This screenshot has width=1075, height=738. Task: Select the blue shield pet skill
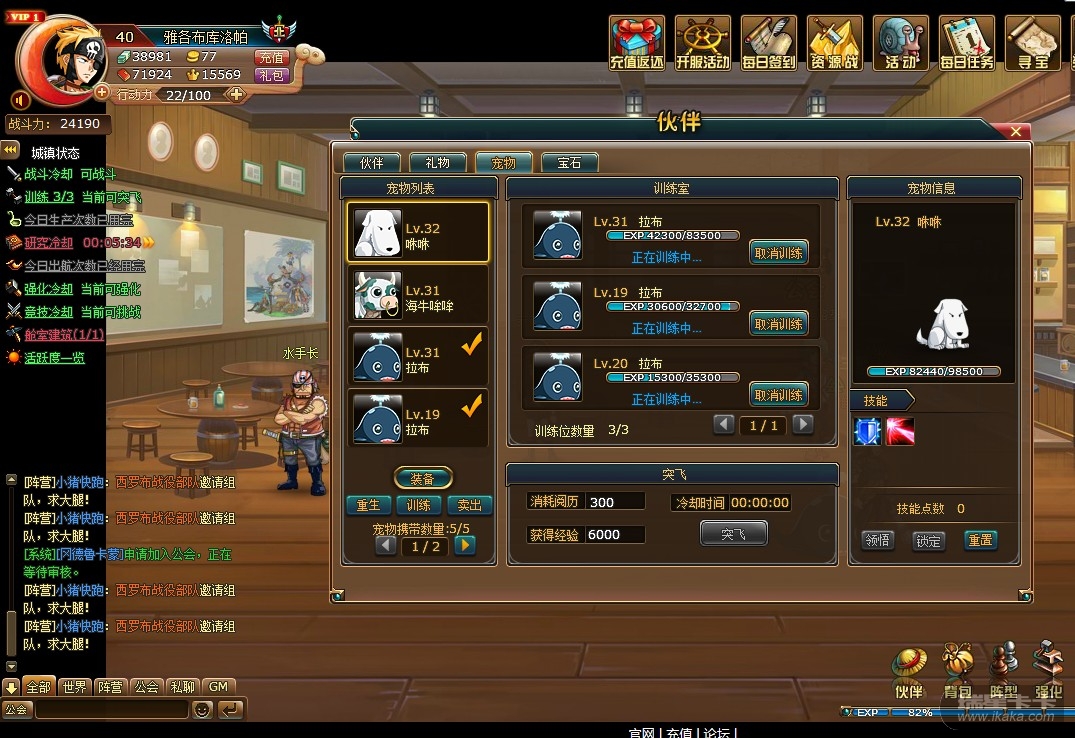(866, 431)
